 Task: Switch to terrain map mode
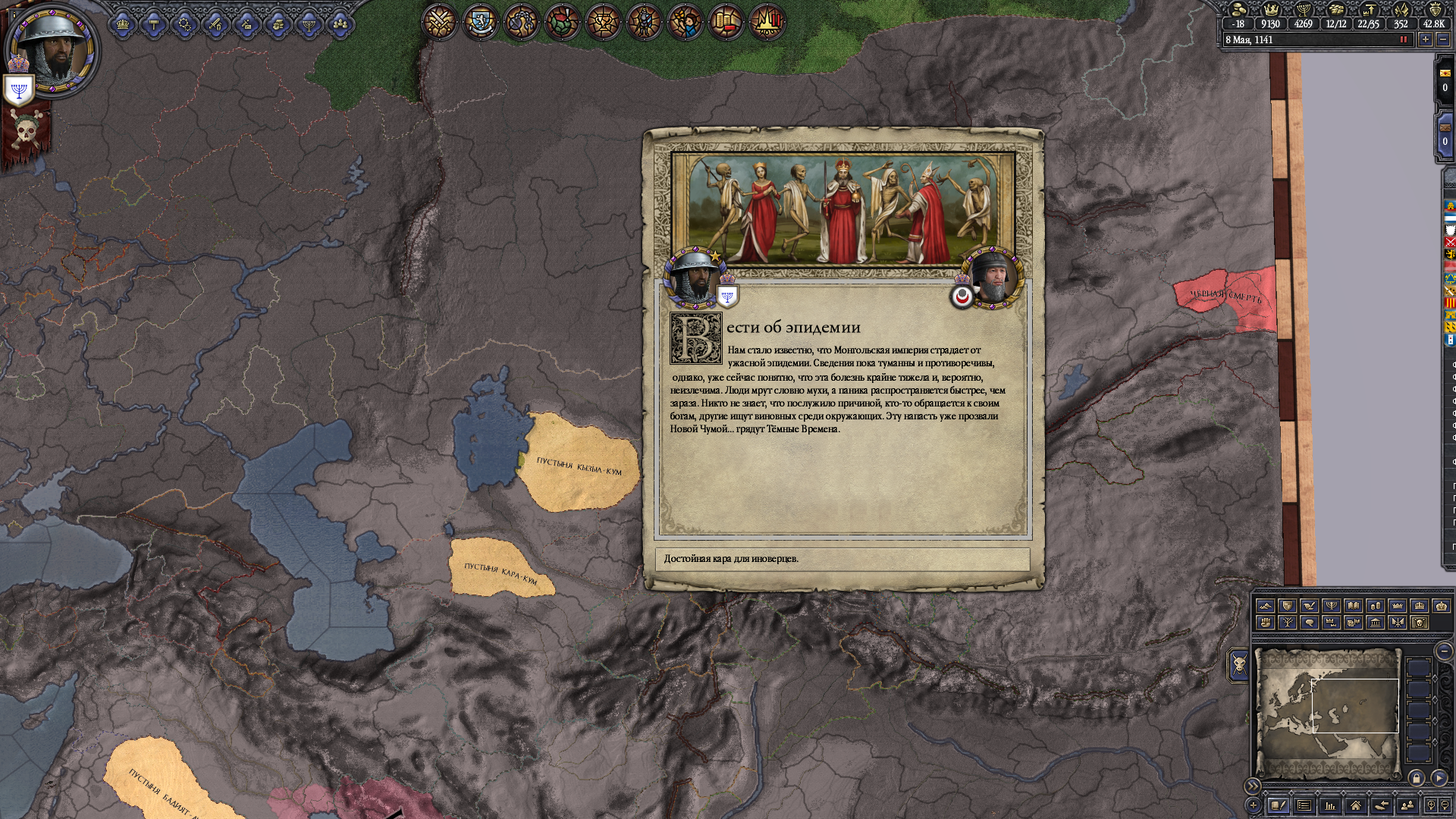[x=1265, y=606]
